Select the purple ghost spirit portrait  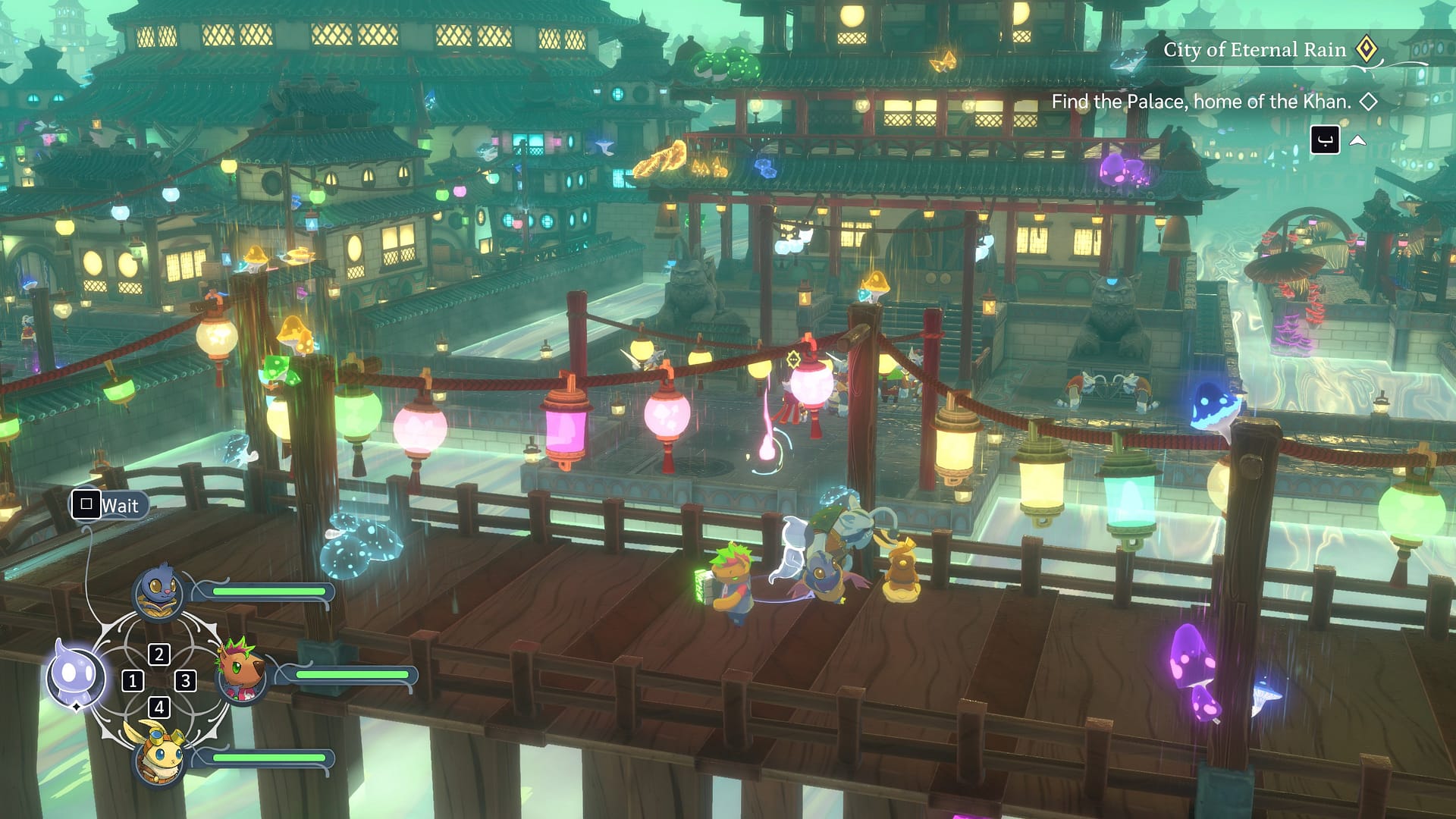(x=75, y=674)
